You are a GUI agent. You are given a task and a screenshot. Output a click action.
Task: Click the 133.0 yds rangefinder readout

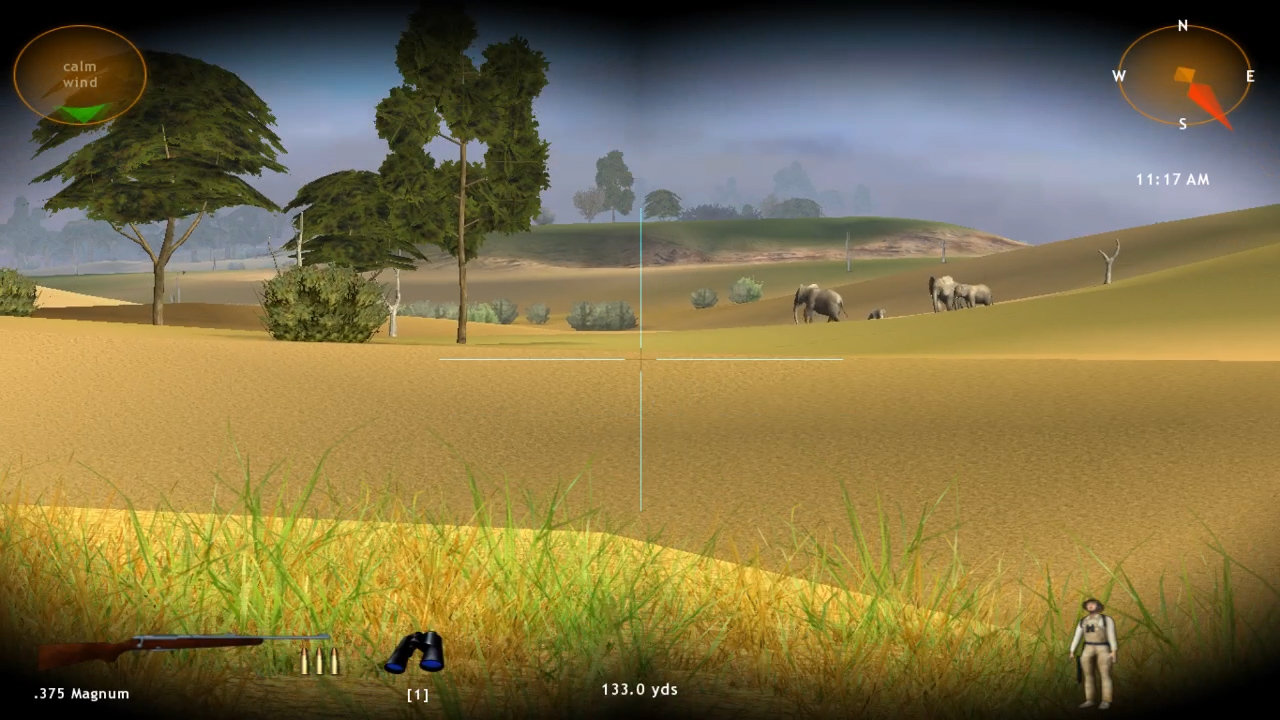click(639, 689)
